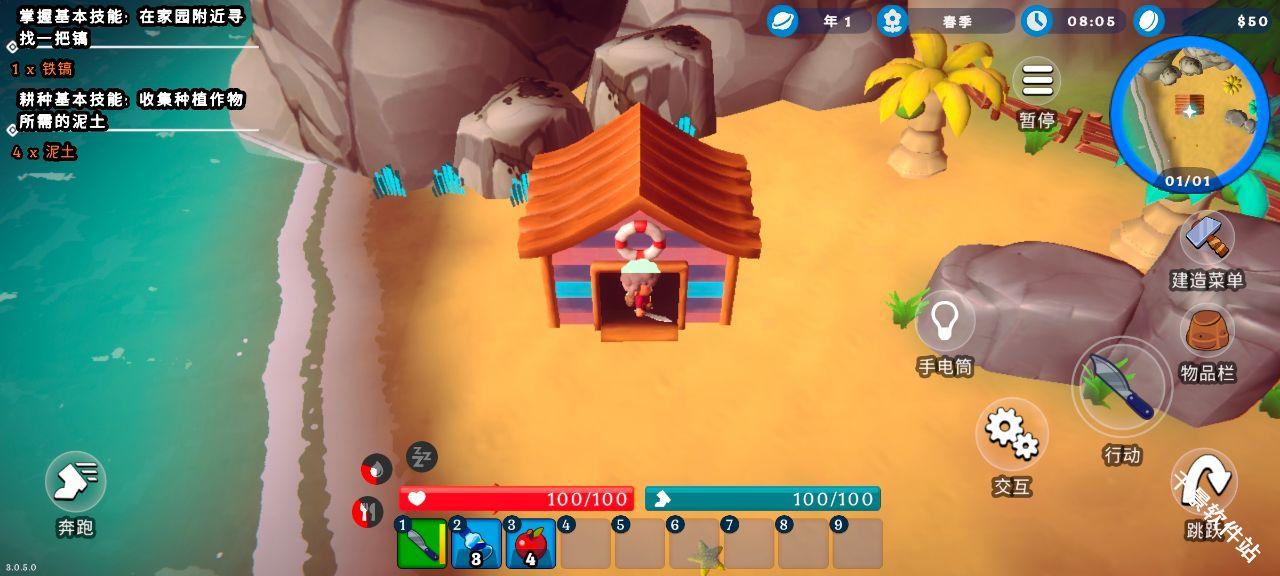Select the machete in hotbar slot 1
Image resolution: width=1280 pixels, height=576 pixels.
click(422, 544)
